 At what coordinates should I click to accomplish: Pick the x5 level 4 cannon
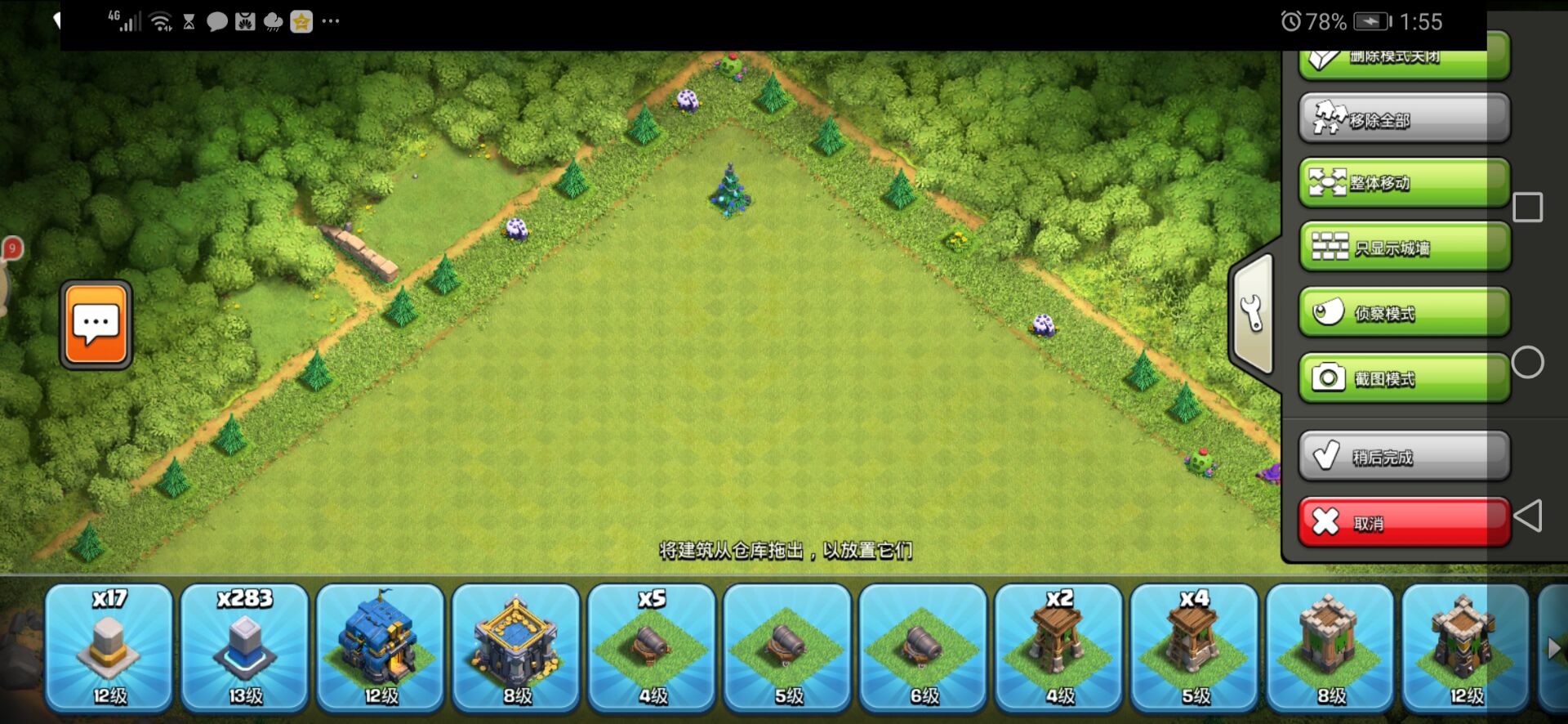coord(652,646)
